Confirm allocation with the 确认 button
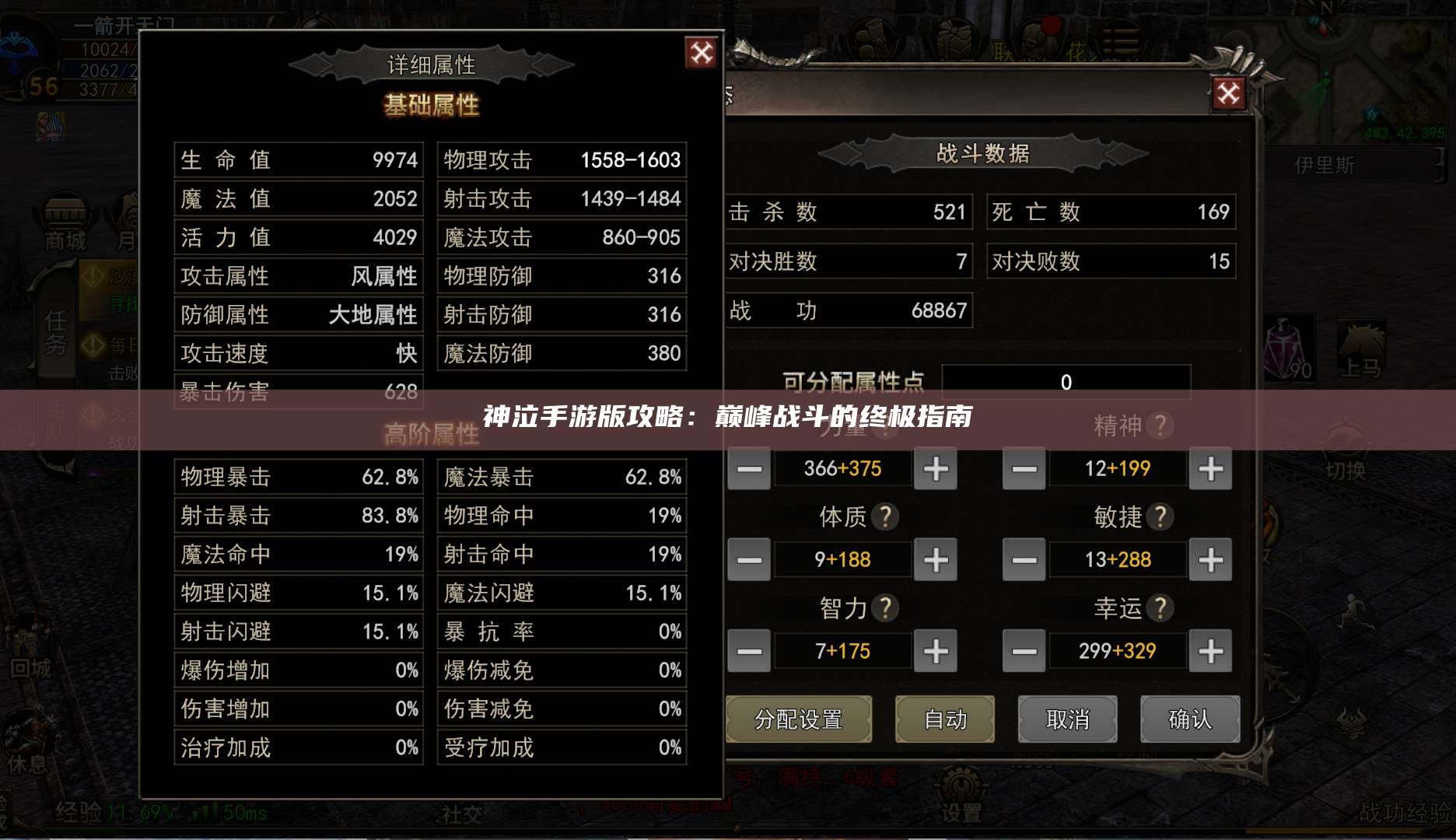Screen dimensions: 1456x840 1189,719
